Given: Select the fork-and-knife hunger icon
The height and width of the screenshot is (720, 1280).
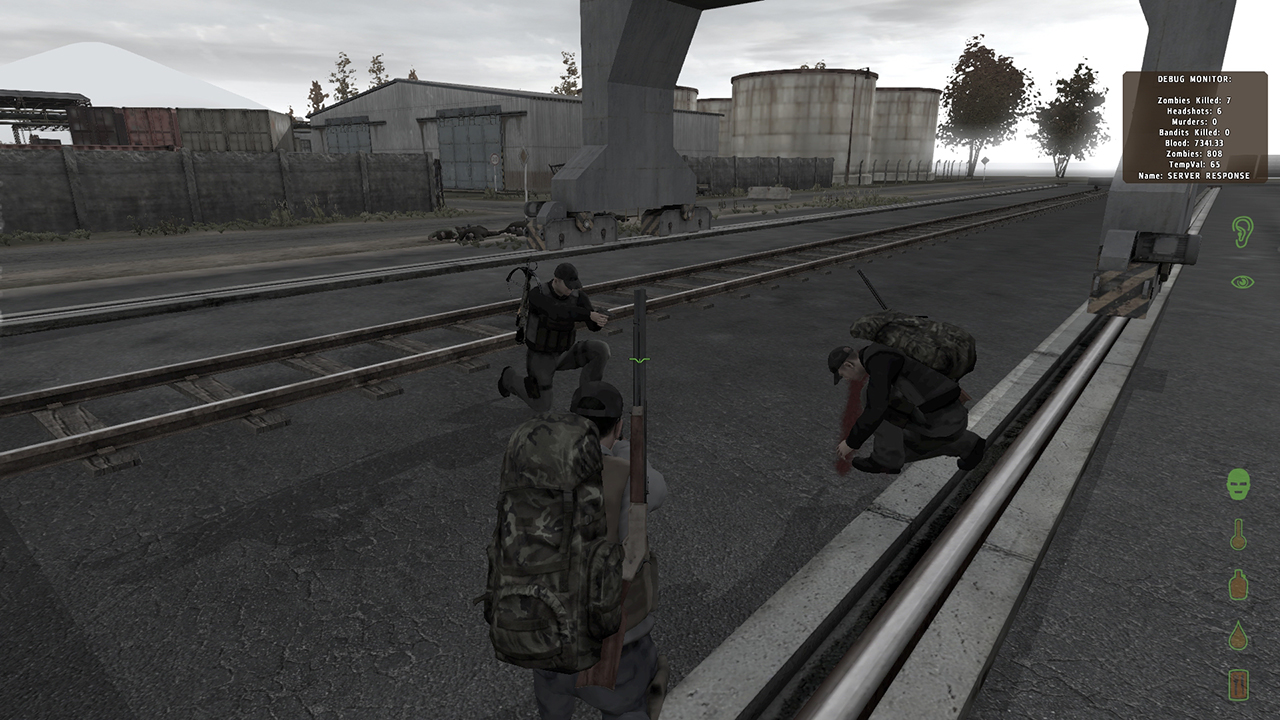Looking at the screenshot, I should click(1238, 685).
